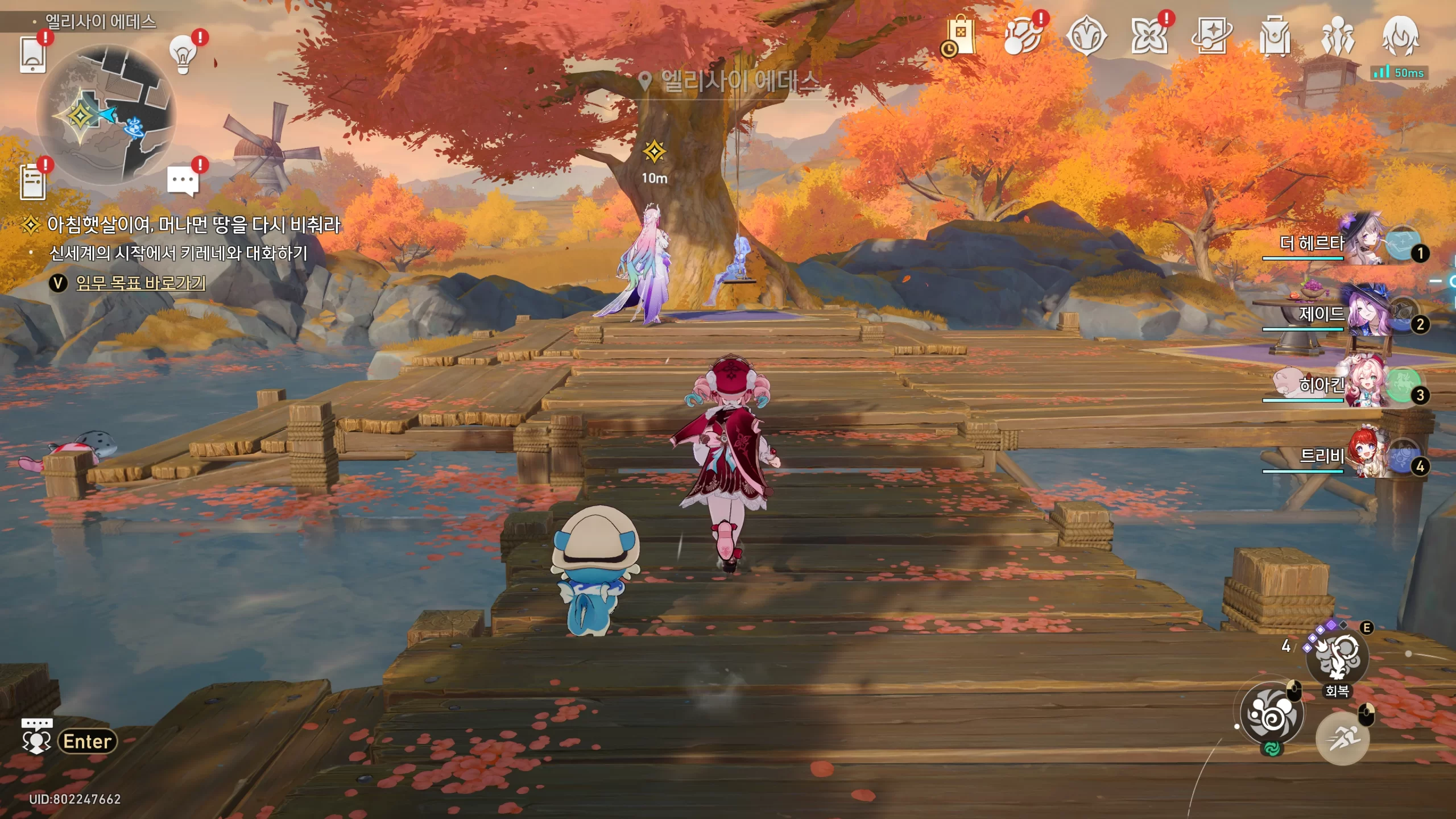The width and height of the screenshot is (1456, 819).
Task: Toggle the sprint running figure button
Action: (1342, 738)
